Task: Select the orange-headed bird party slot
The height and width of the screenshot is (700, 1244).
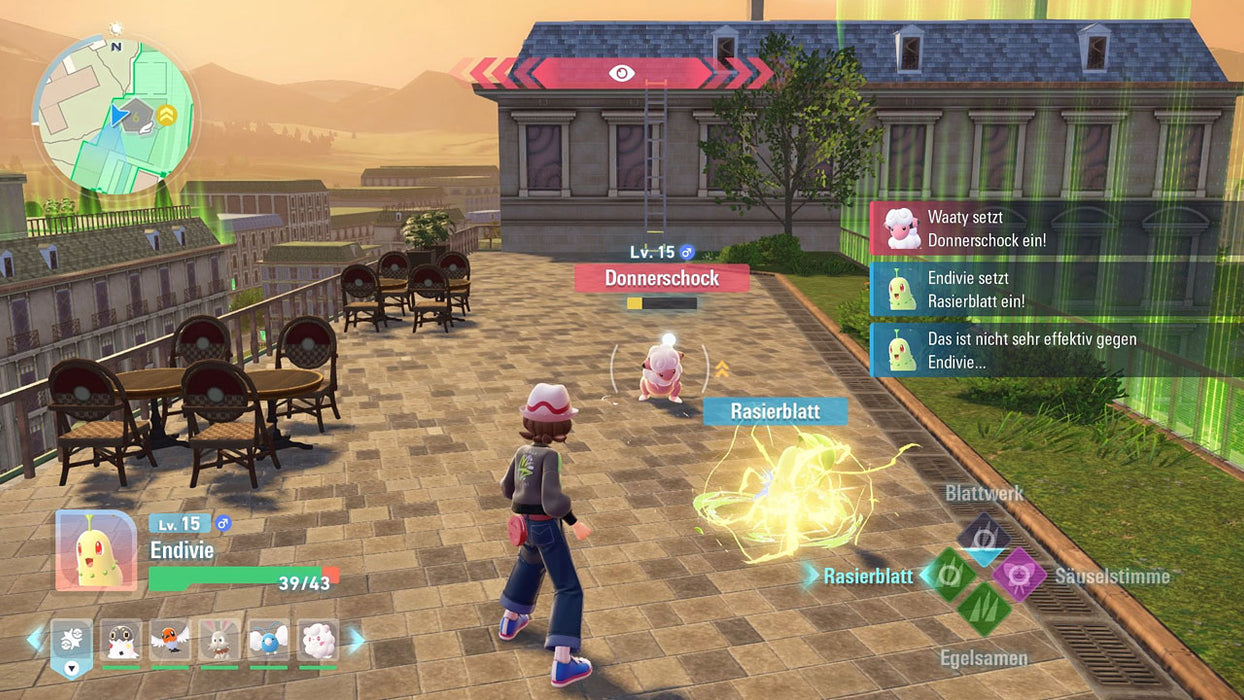Action: point(170,640)
